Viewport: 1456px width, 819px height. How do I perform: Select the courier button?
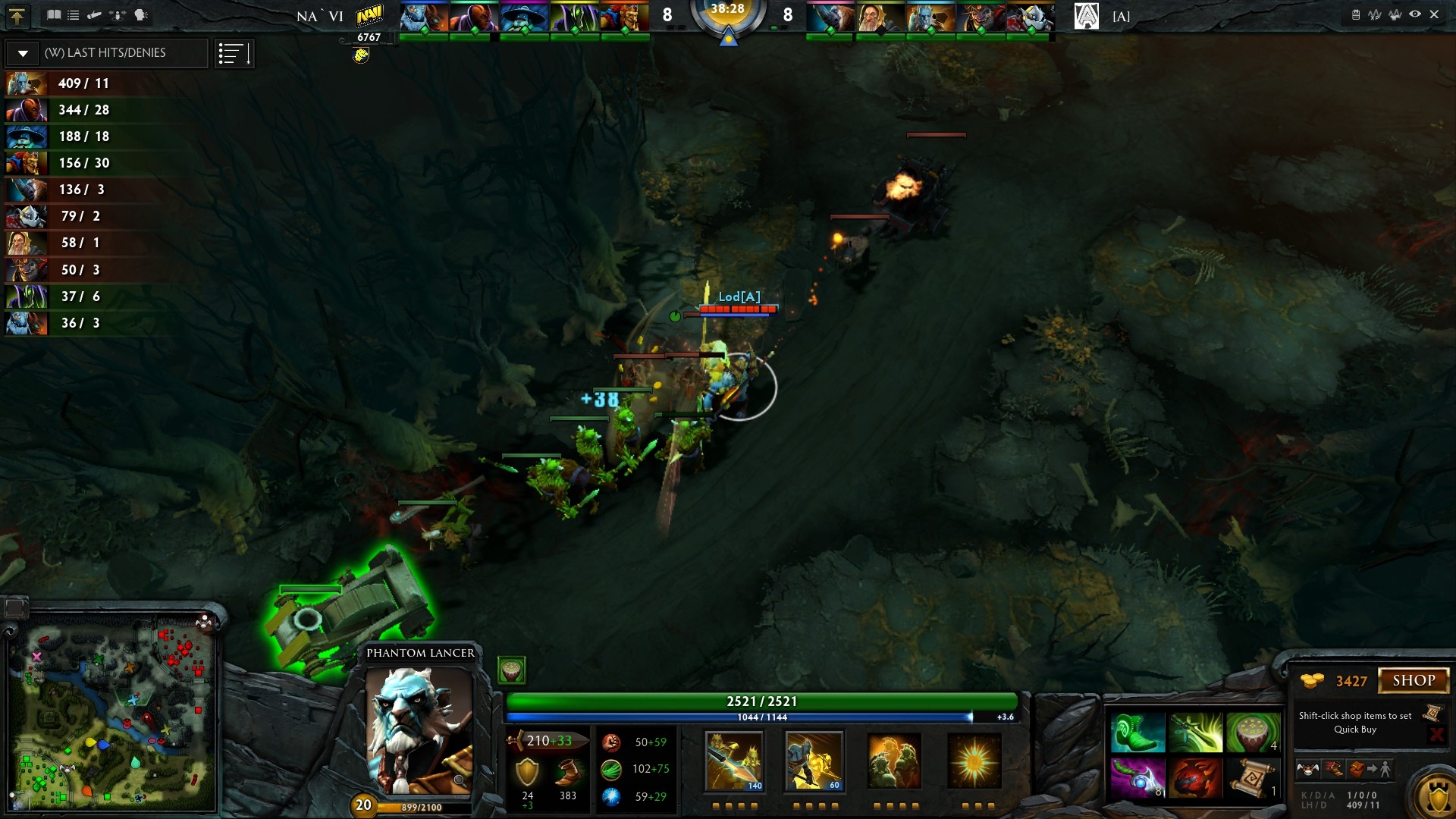pos(1307,770)
